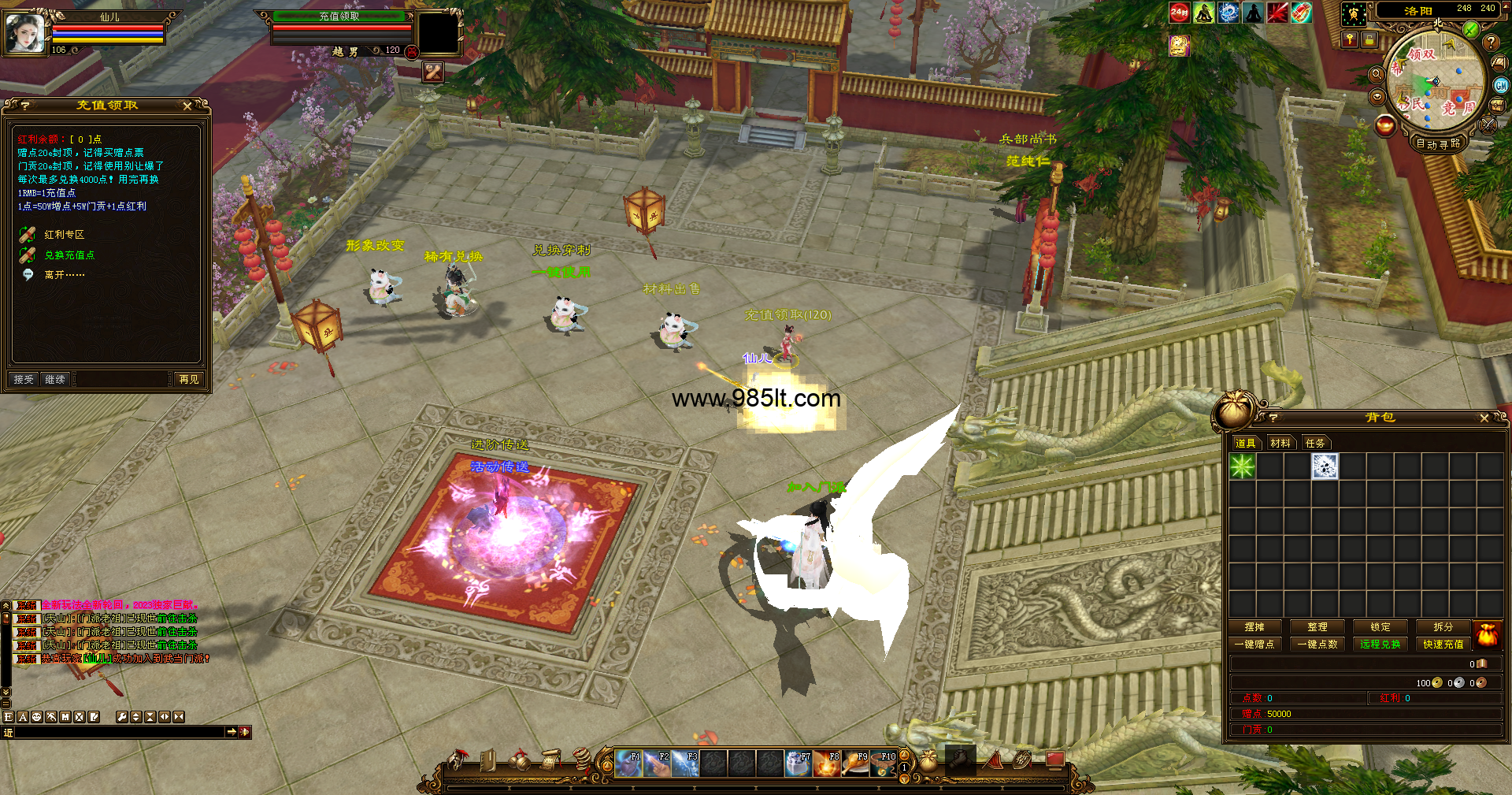Select the 兑换充值点 dialogue option
This screenshot has height=795, width=1512.
(69, 255)
